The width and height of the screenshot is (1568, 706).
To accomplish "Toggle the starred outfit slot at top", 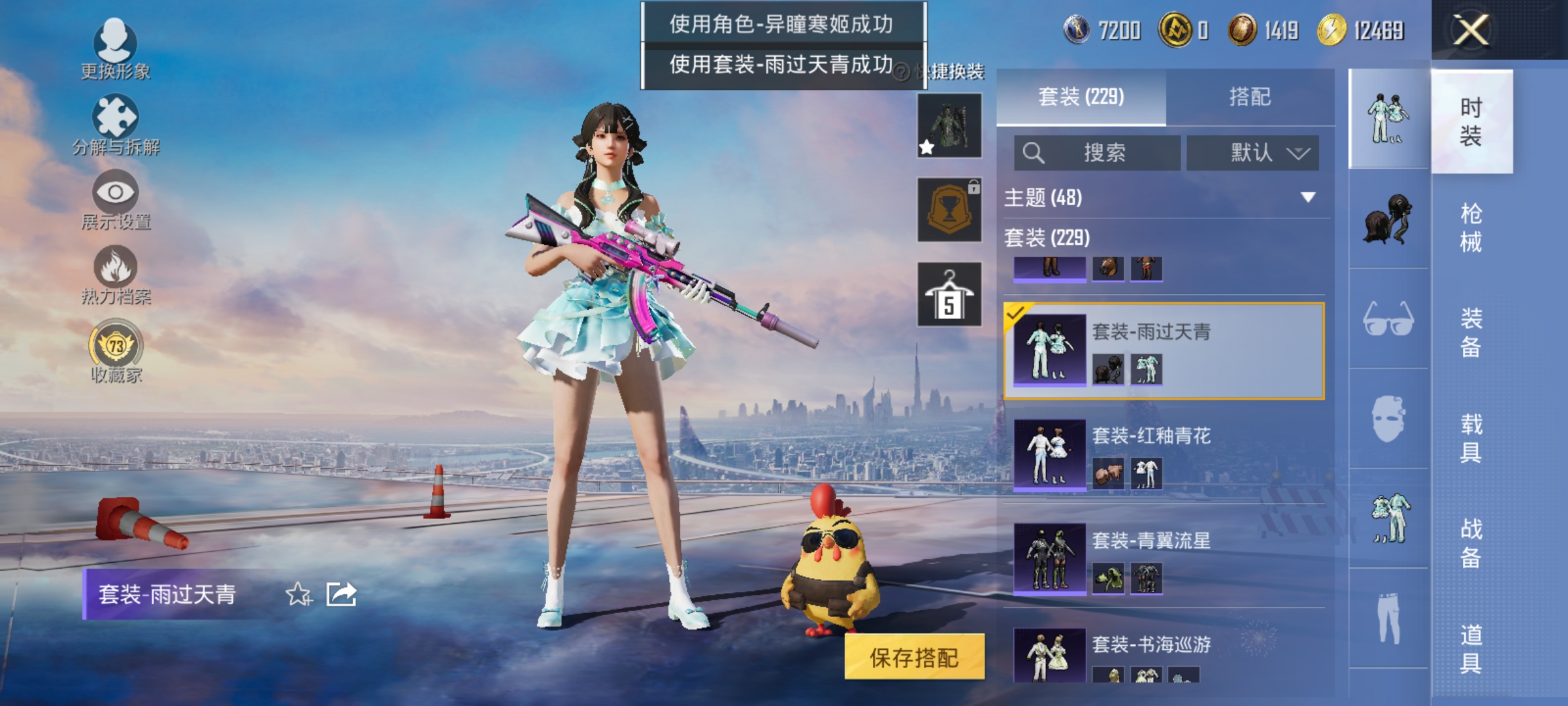I will [949, 124].
